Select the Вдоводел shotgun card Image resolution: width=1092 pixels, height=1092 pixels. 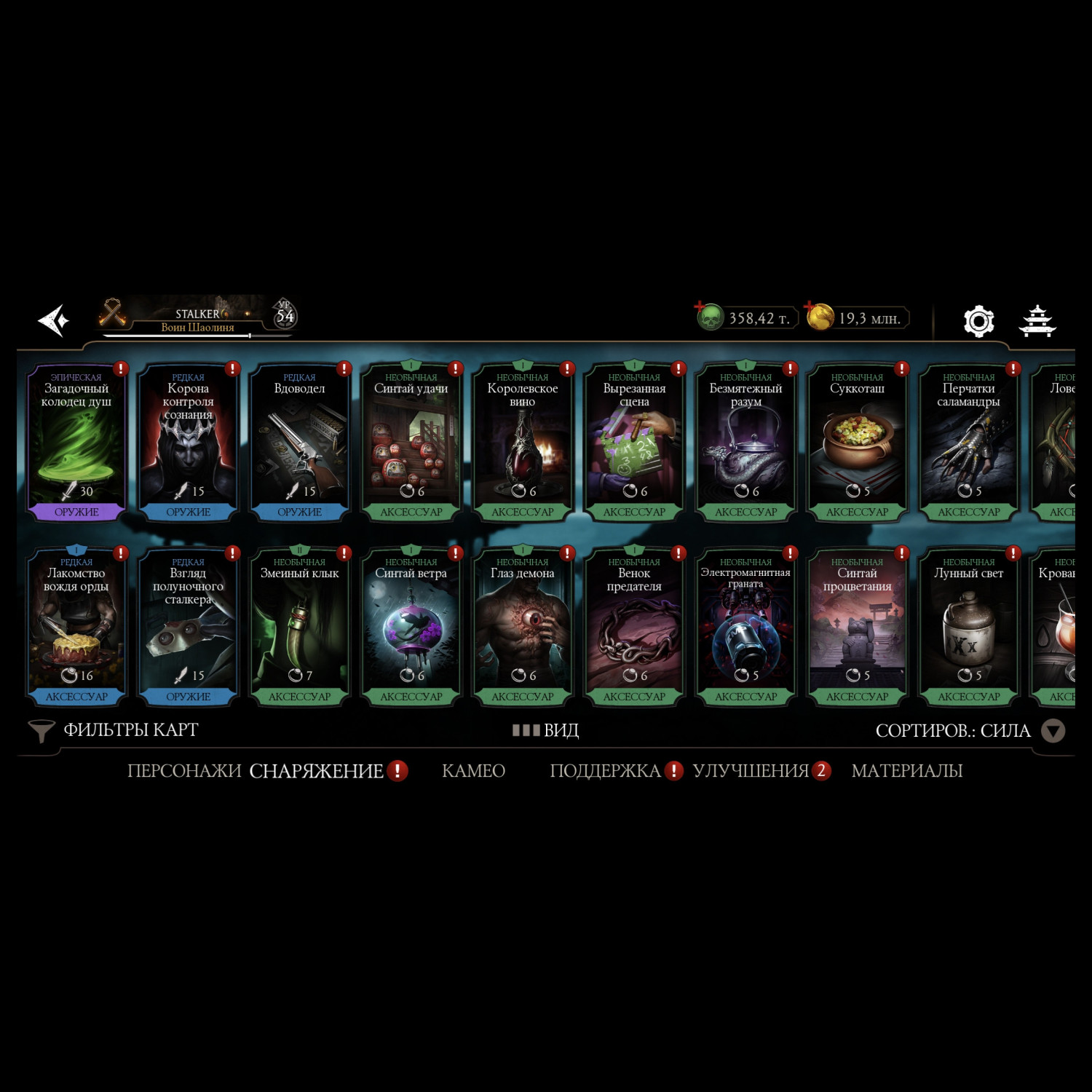pyautogui.click(x=299, y=442)
